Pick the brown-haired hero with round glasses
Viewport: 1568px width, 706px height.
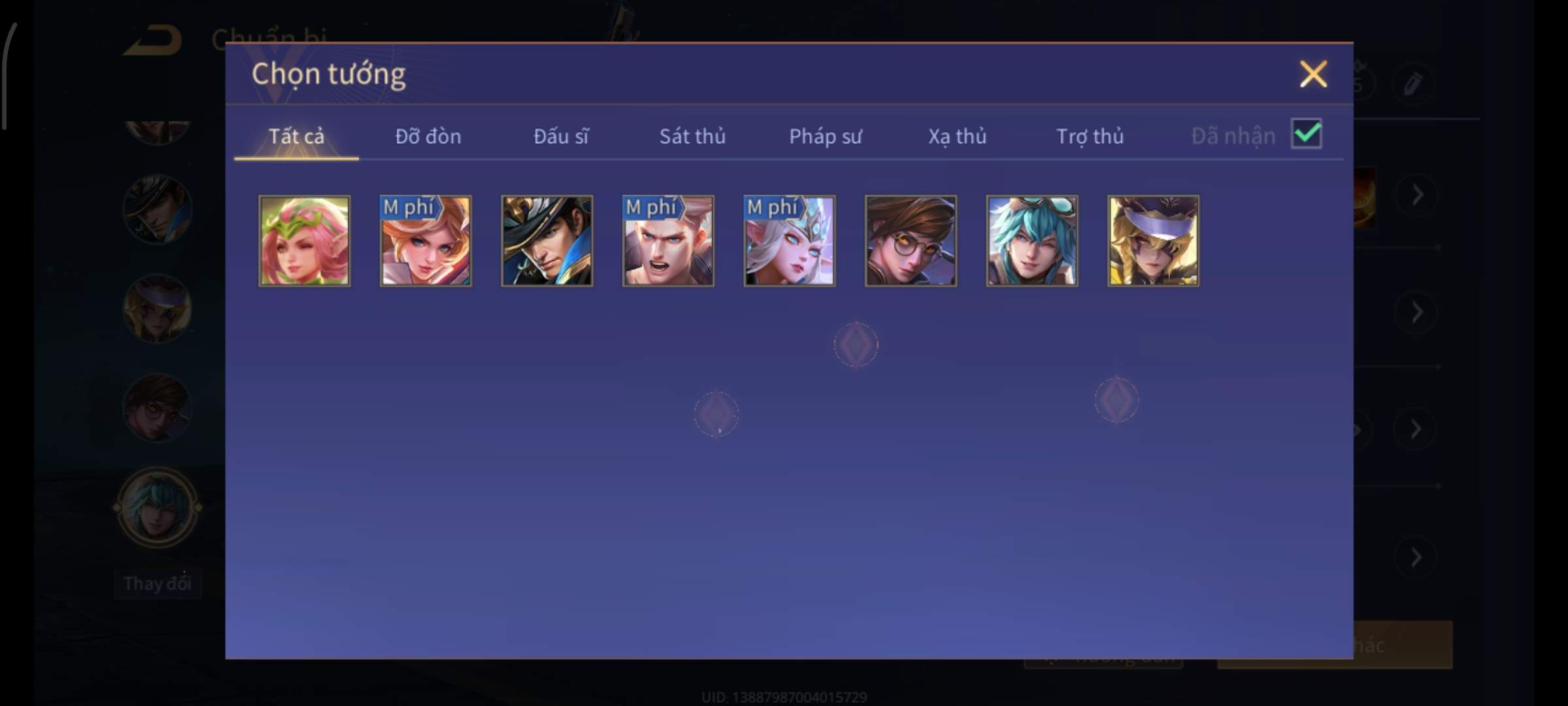pyautogui.click(x=911, y=241)
